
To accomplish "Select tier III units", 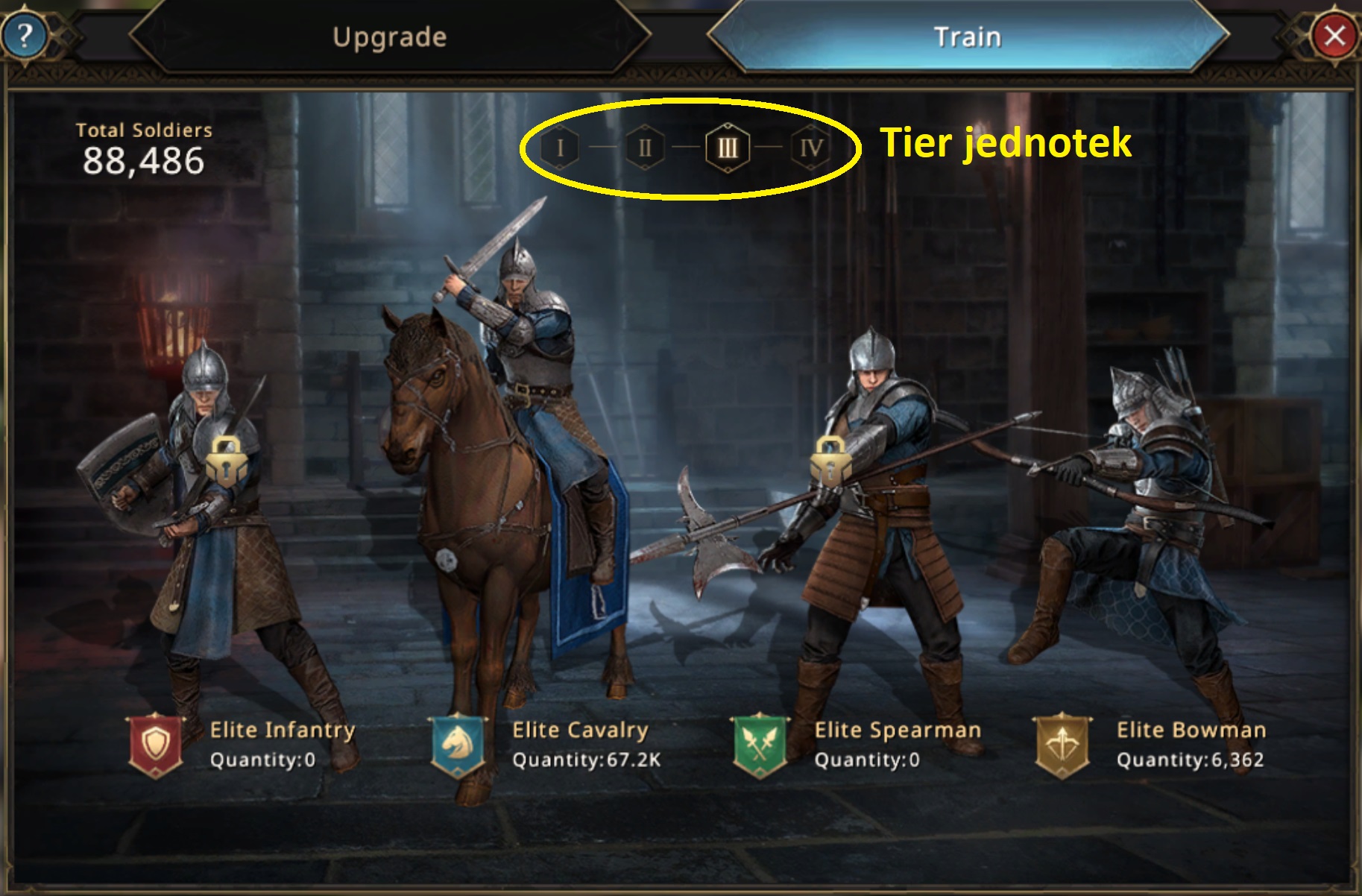I will tap(728, 148).
